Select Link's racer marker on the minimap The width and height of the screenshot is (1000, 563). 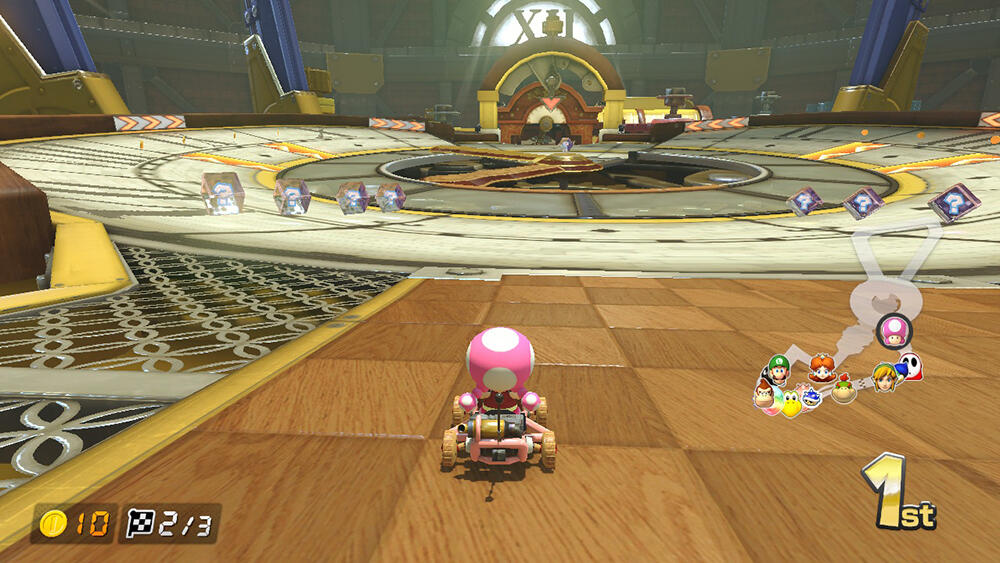pos(885,377)
